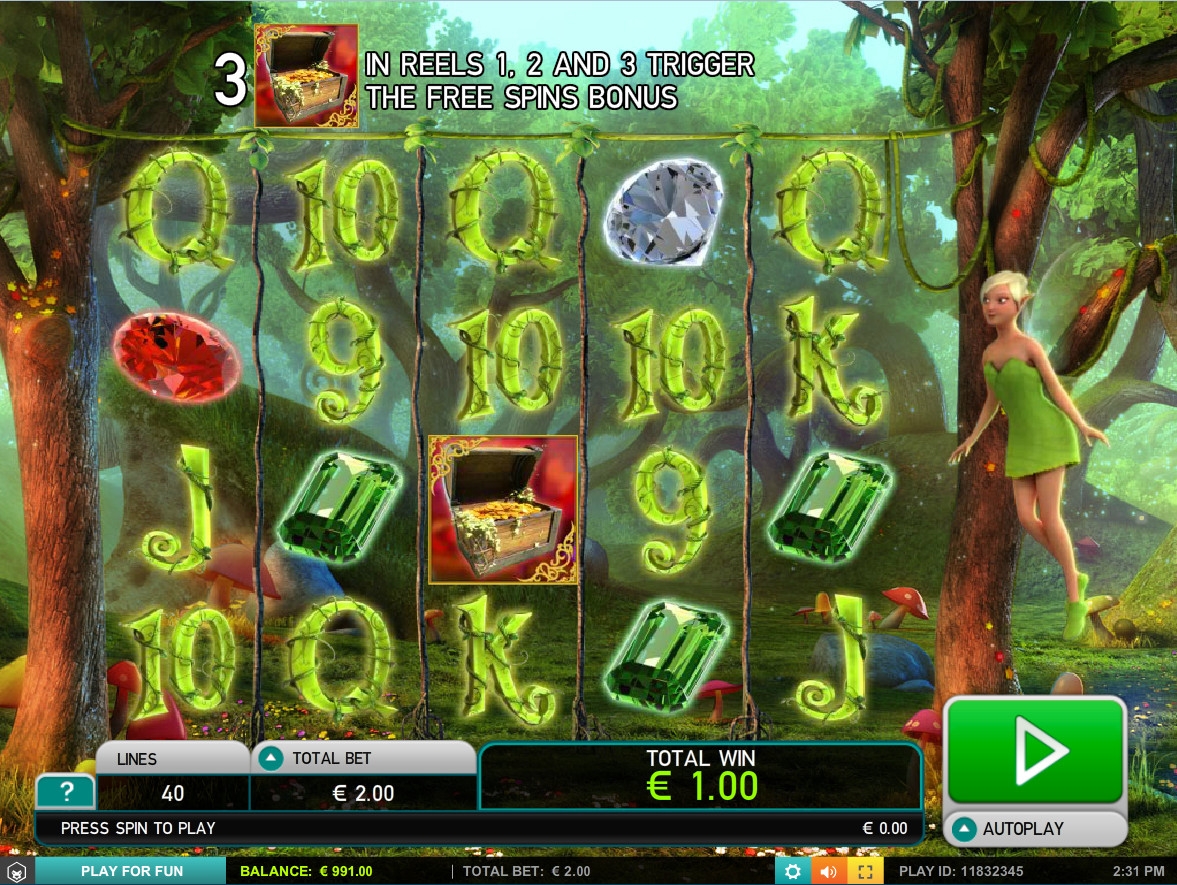The height and width of the screenshot is (885, 1177).
Task: Switch to fullscreen mode
Action: [x=864, y=871]
